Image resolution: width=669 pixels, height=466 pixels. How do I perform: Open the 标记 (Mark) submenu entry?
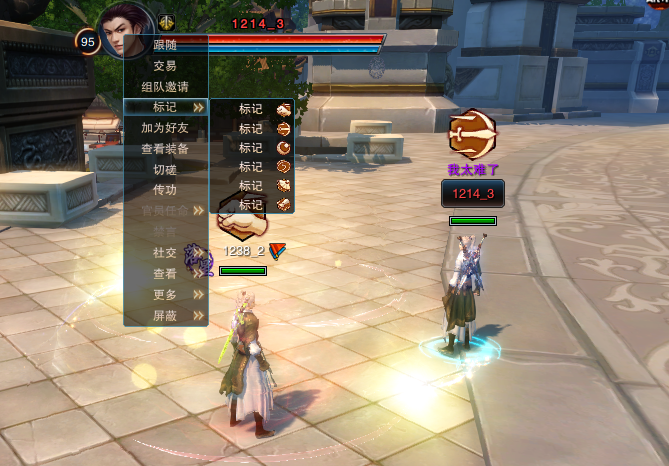(x=164, y=107)
